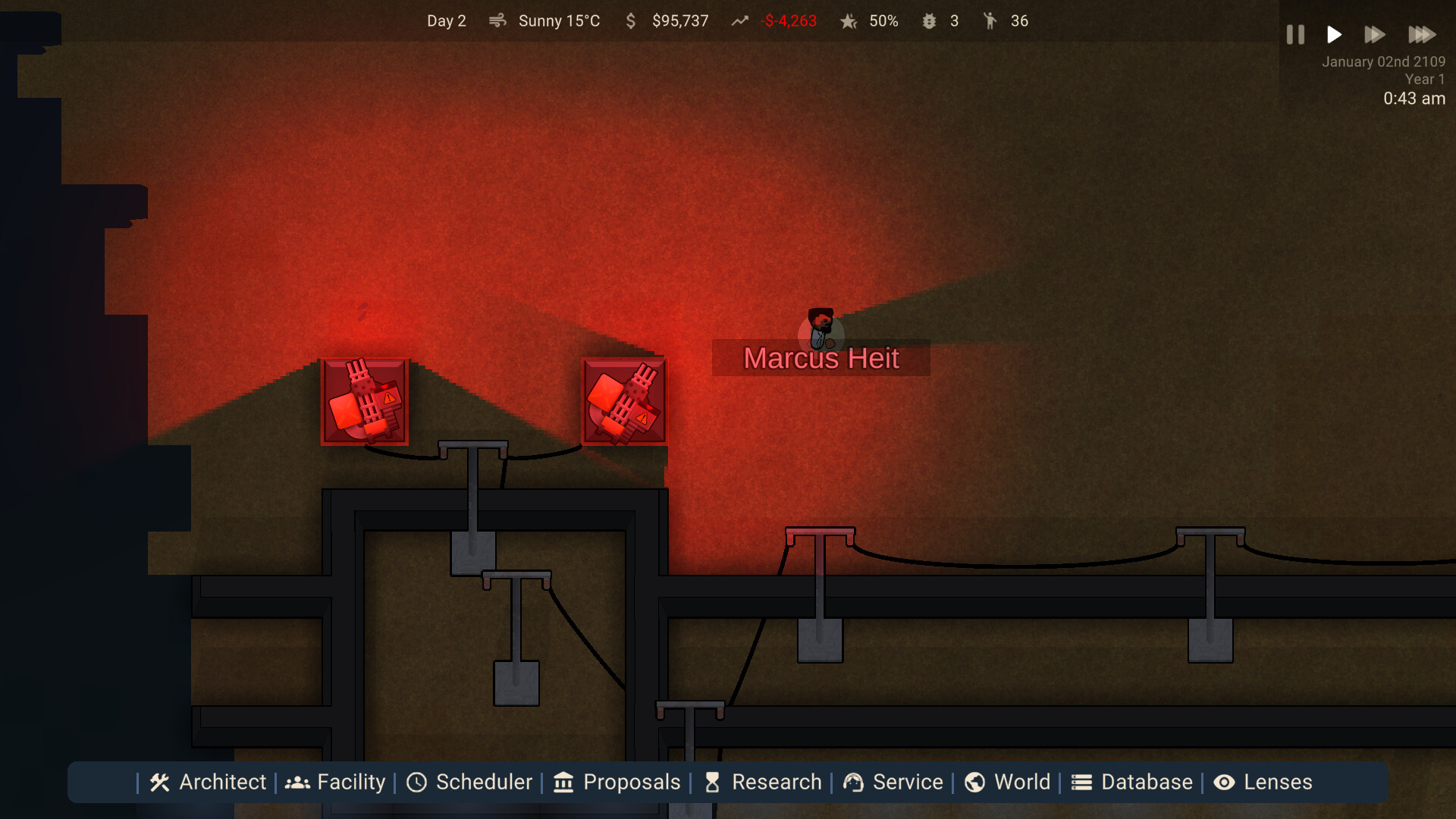Click the clock icon for Scheduler
The image size is (1456, 819).
(417, 782)
